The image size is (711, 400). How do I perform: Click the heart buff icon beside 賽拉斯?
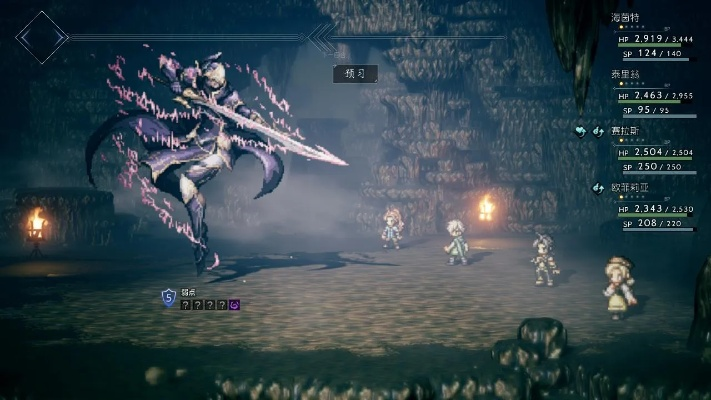[x=582, y=130]
